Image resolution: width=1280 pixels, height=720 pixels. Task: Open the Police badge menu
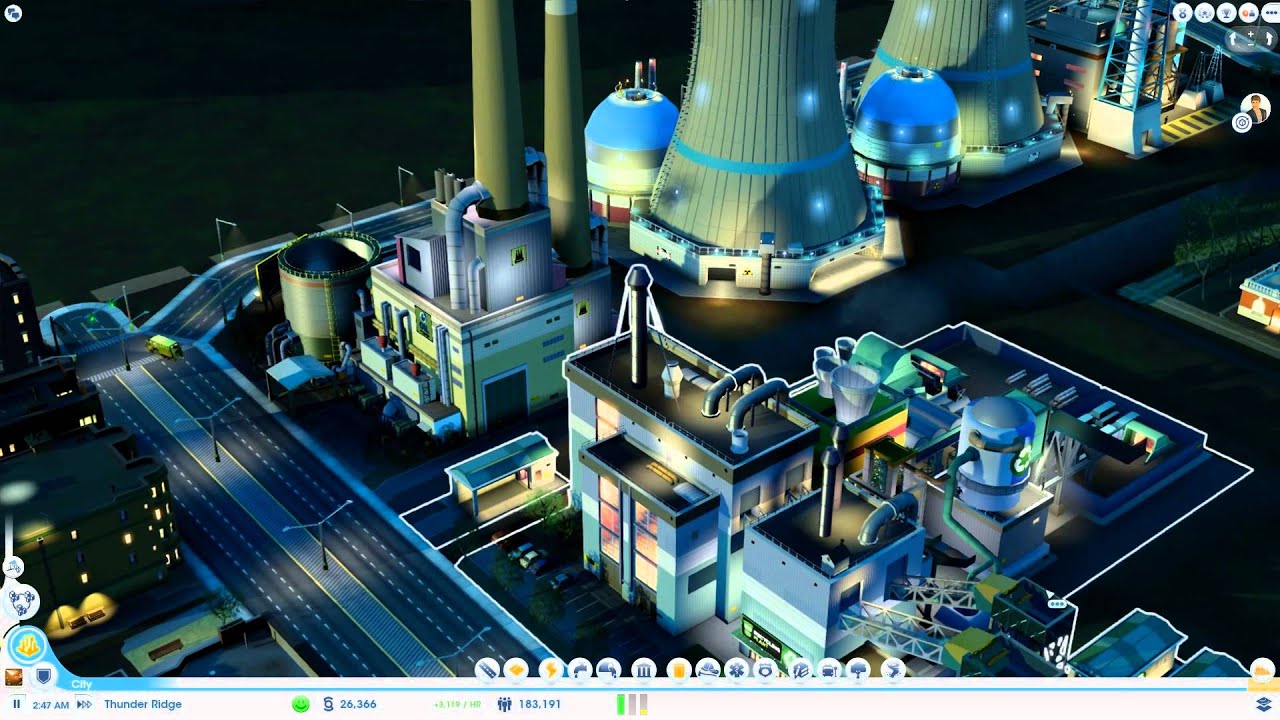click(766, 669)
